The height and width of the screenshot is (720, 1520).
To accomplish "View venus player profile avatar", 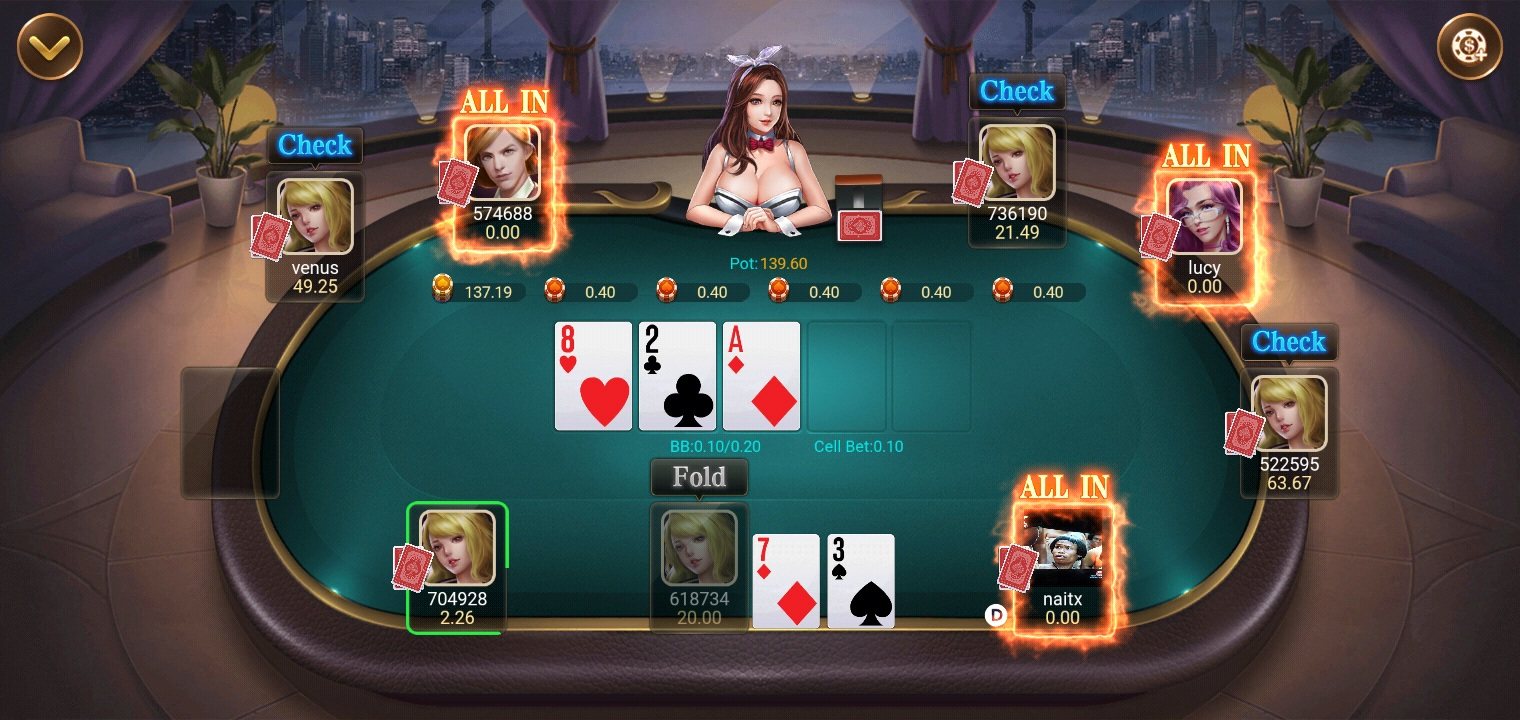I will click(315, 217).
